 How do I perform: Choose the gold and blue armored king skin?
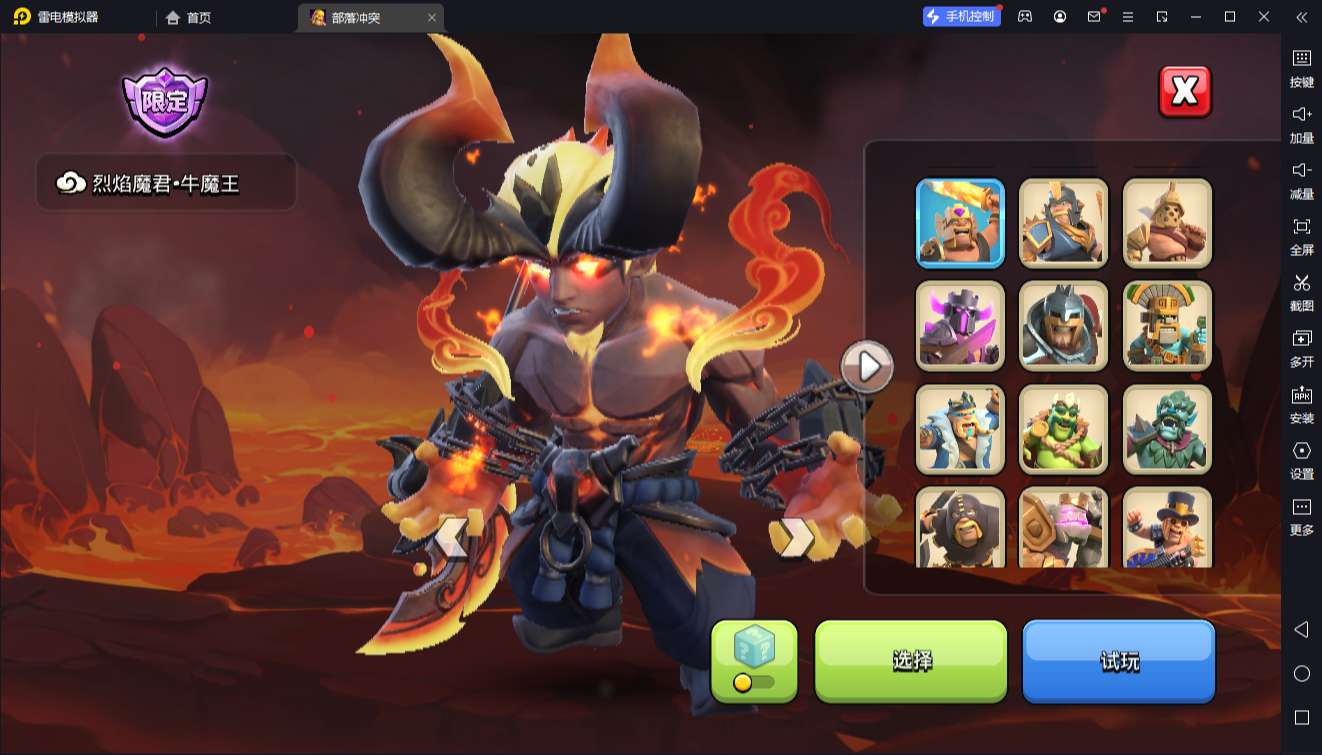pos(1063,223)
